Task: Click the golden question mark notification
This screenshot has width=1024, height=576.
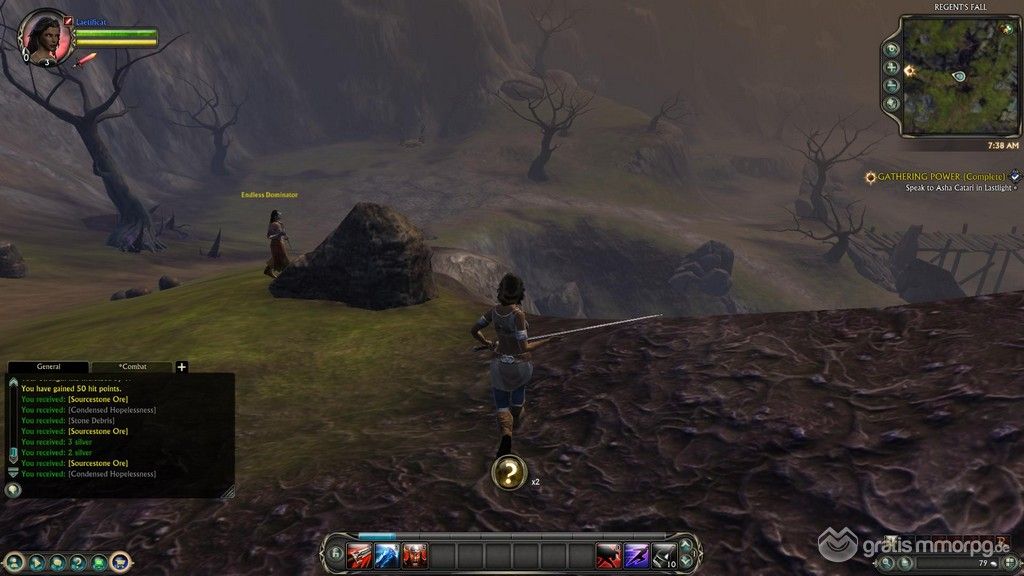Action: click(x=509, y=472)
